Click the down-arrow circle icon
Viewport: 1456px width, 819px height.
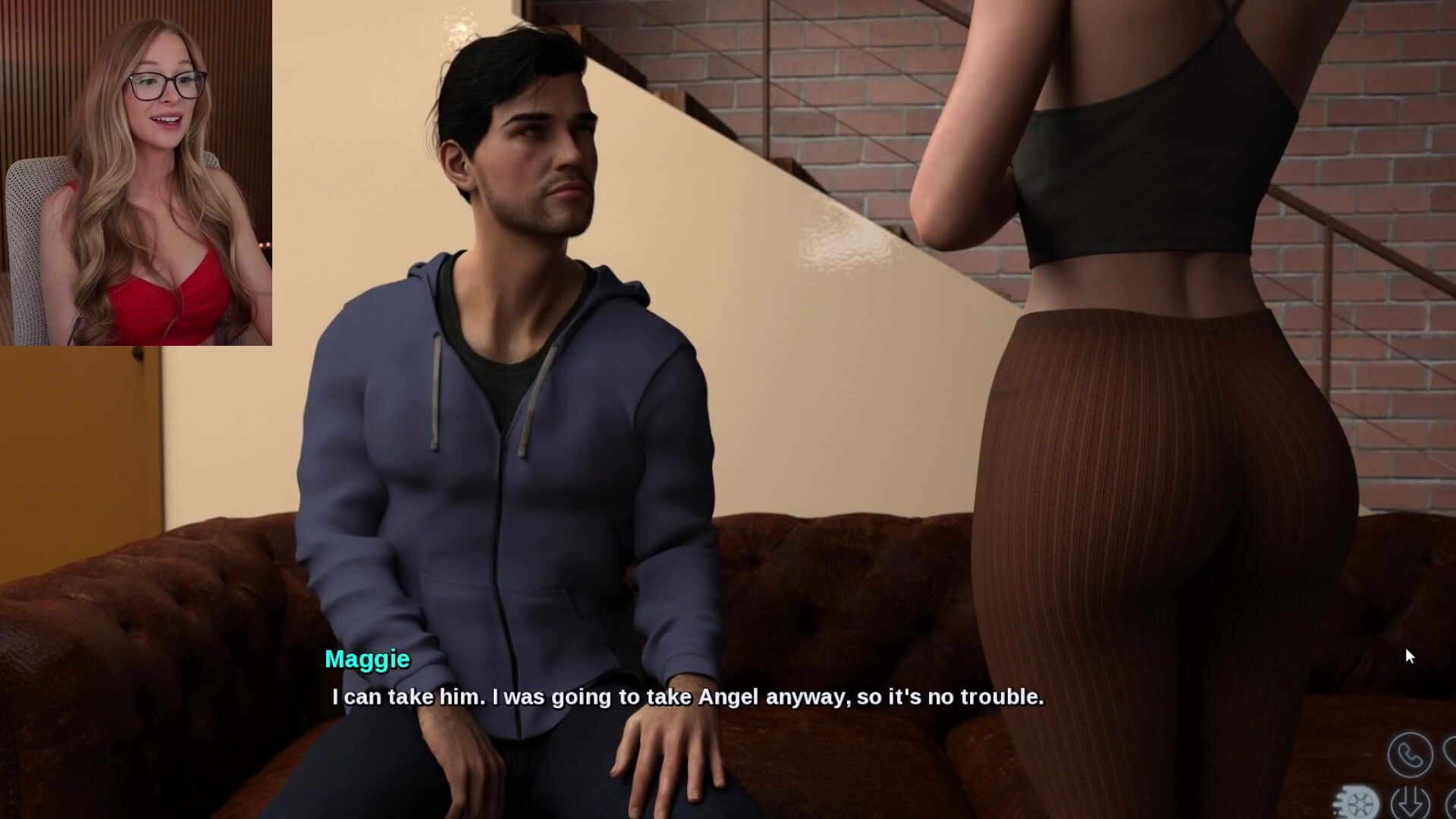[x=1410, y=802]
